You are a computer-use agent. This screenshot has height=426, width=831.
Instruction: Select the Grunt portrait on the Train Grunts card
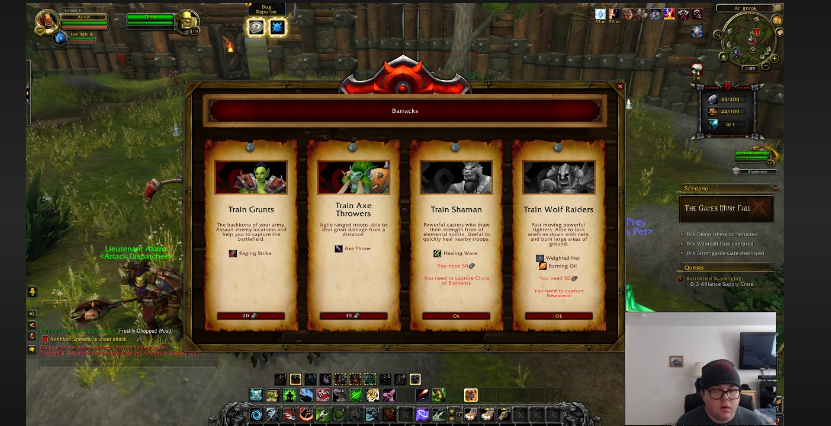[x=251, y=177]
